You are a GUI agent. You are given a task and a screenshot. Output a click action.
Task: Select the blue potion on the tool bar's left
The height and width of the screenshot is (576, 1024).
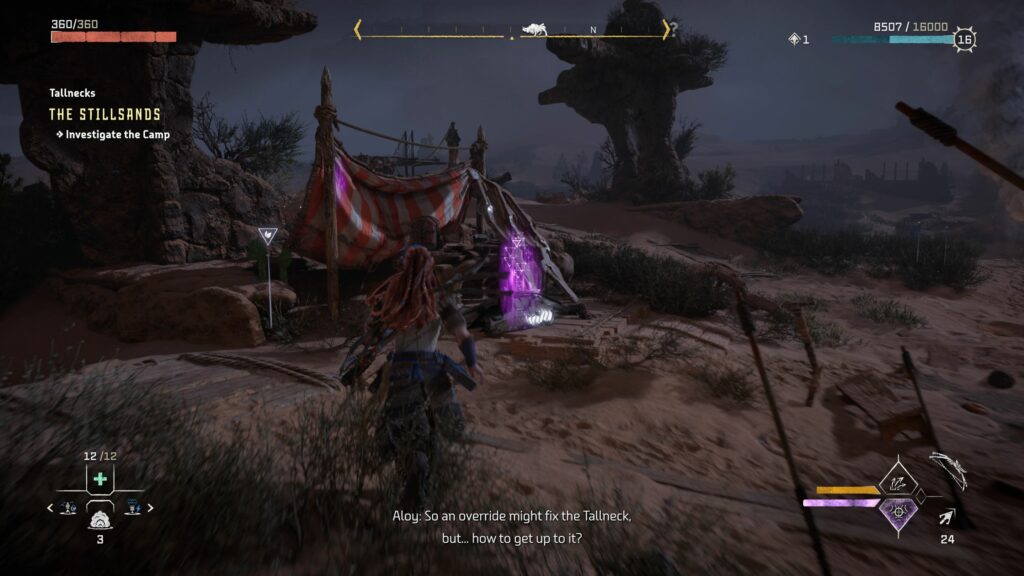(x=68, y=508)
